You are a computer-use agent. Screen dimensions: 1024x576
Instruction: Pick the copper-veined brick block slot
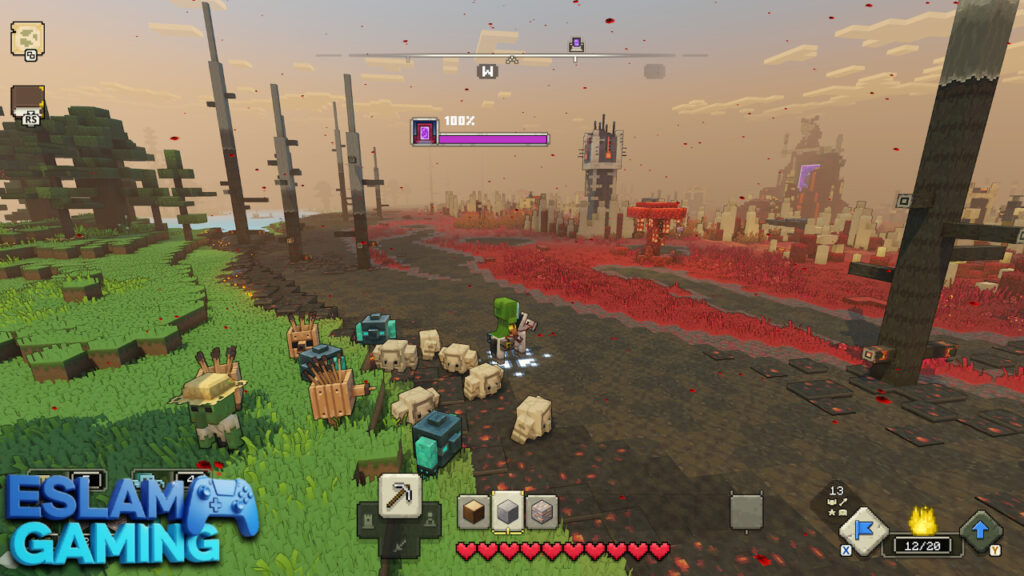tap(542, 511)
